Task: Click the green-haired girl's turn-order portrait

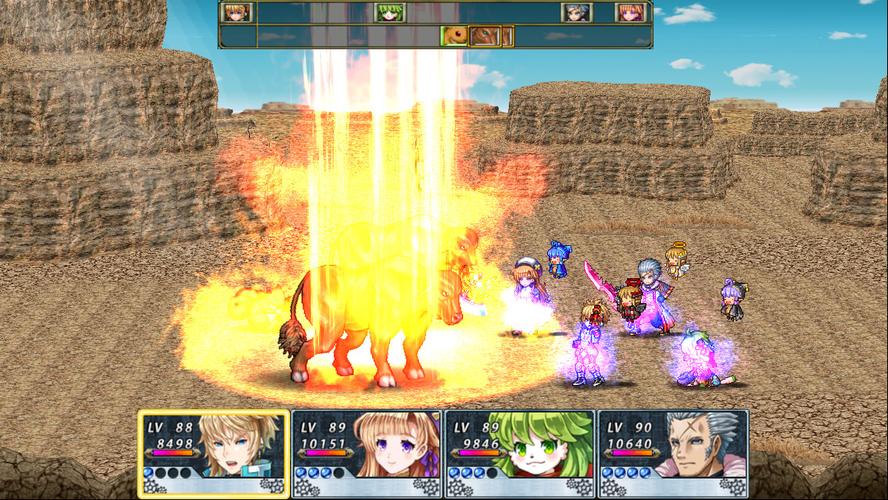Action: pos(388,13)
